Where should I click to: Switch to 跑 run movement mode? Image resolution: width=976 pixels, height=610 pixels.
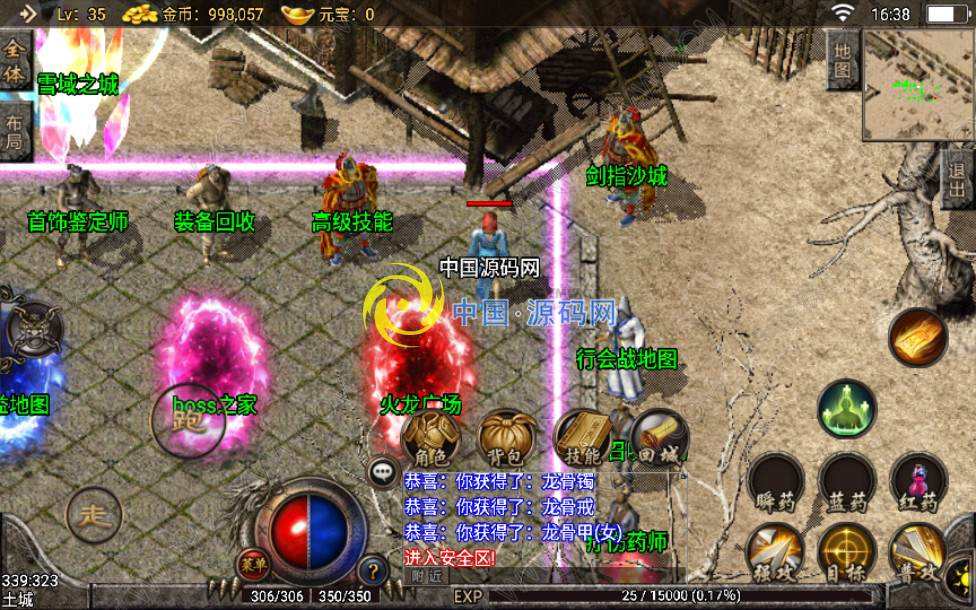click(x=187, y=420)
